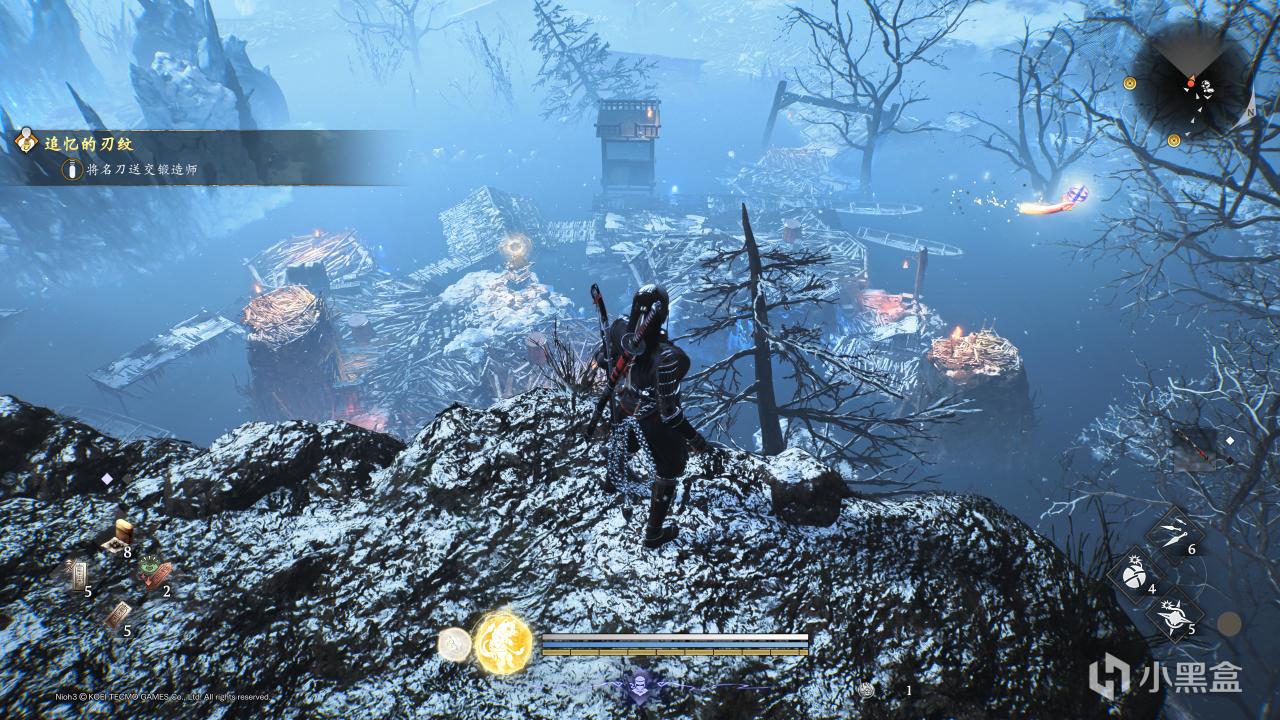Open the circular minimap compass

[x=1190, y=84]
